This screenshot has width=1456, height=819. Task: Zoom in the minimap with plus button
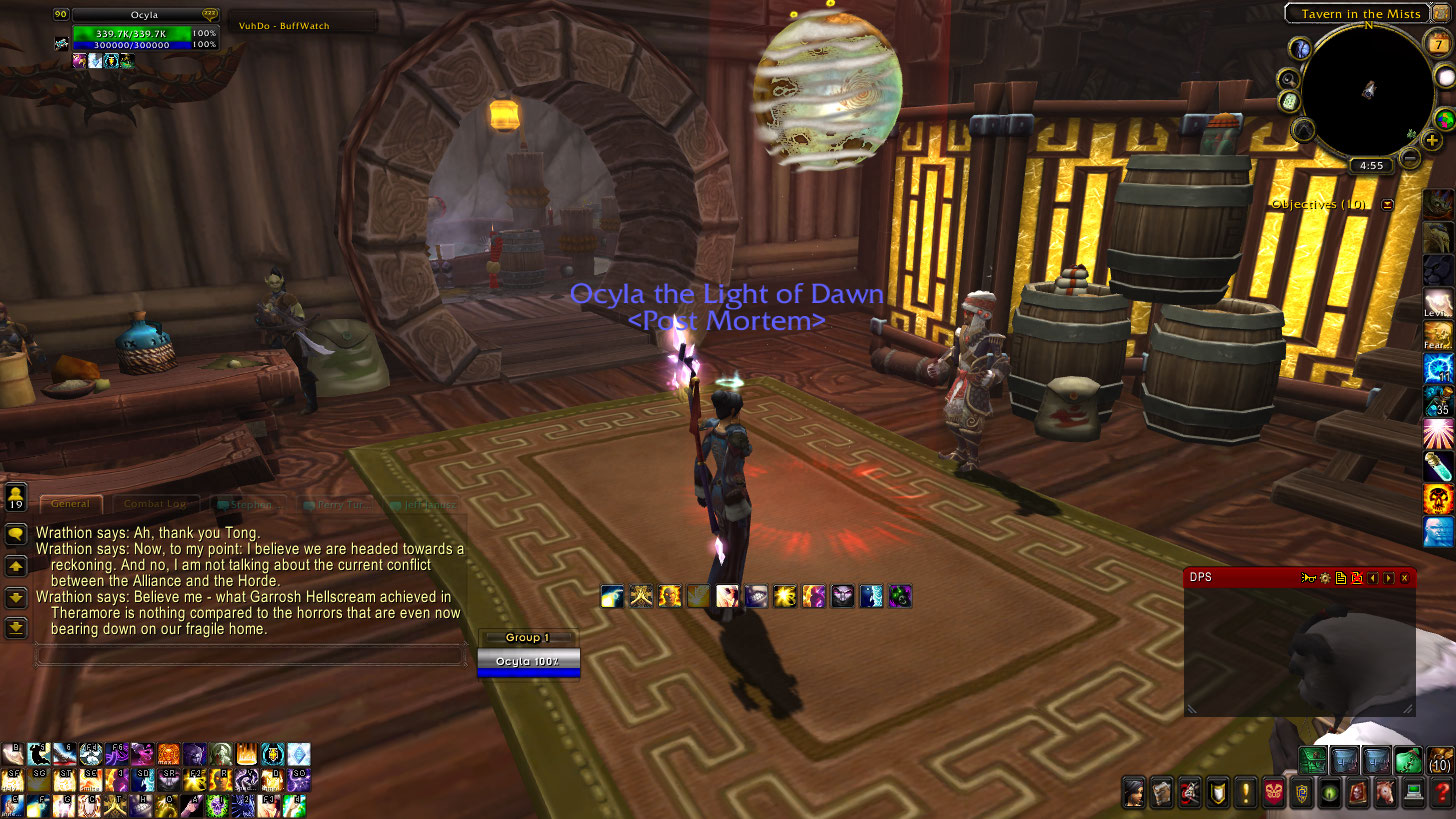tap(1433, 141)
